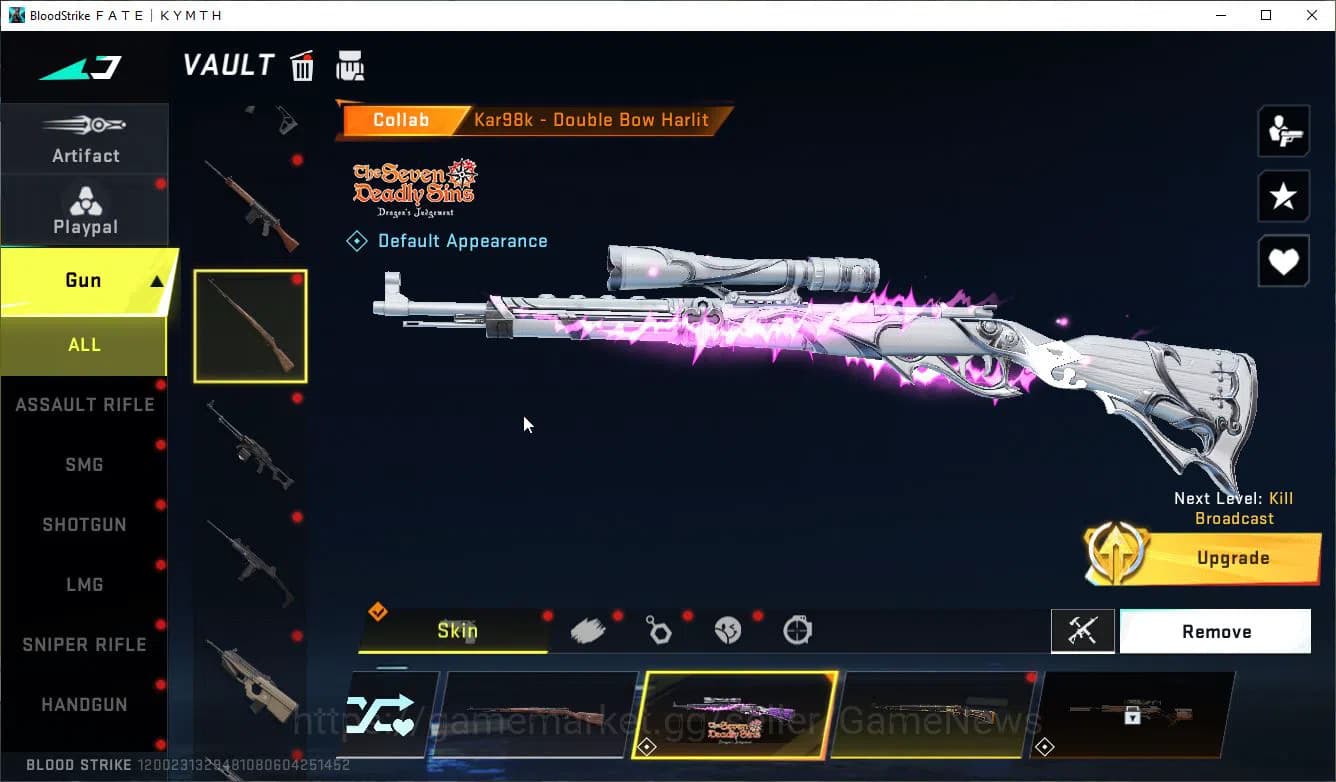The image size is (1336, 782).
Task: Open the sticker customization icon
Action: click(x=728, y=628)
